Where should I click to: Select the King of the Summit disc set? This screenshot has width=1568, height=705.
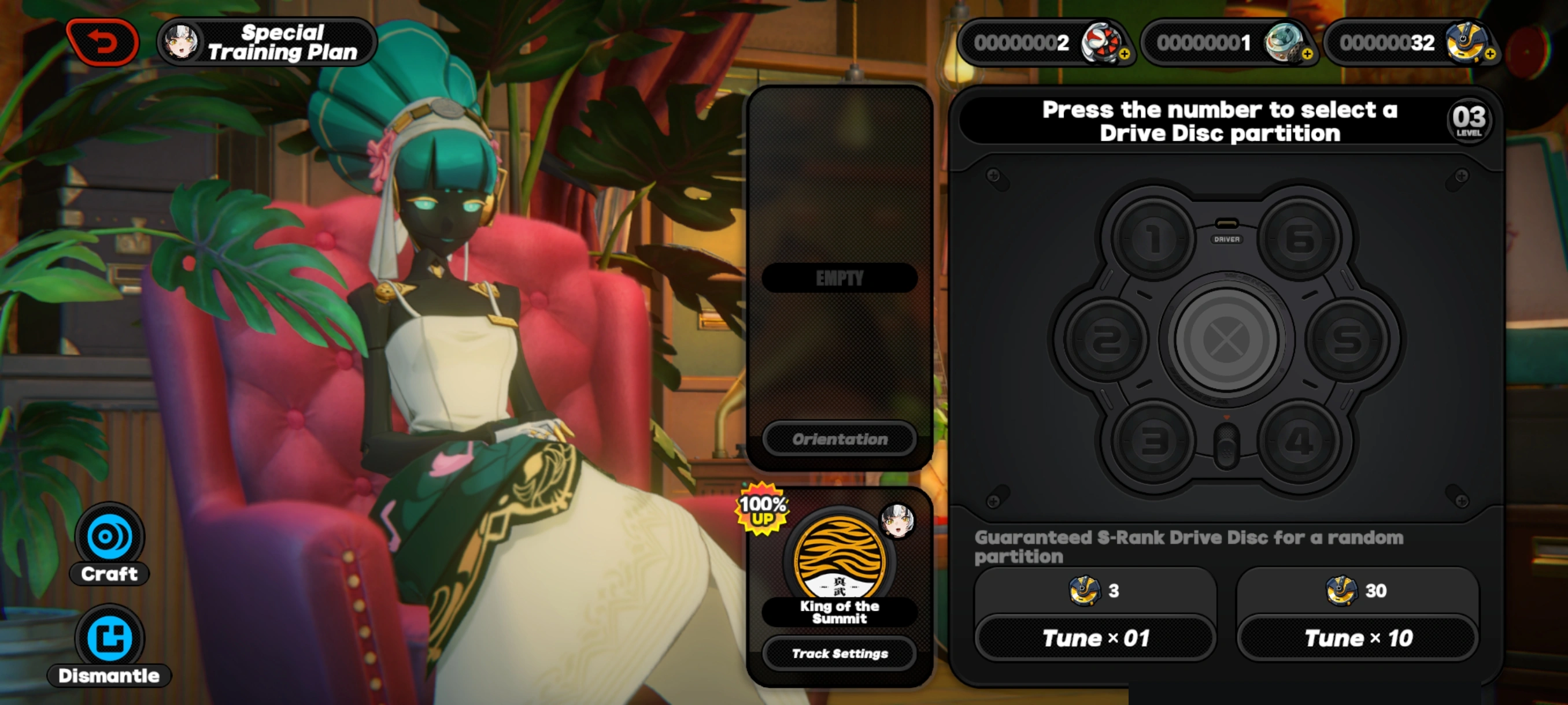[840, 559]
